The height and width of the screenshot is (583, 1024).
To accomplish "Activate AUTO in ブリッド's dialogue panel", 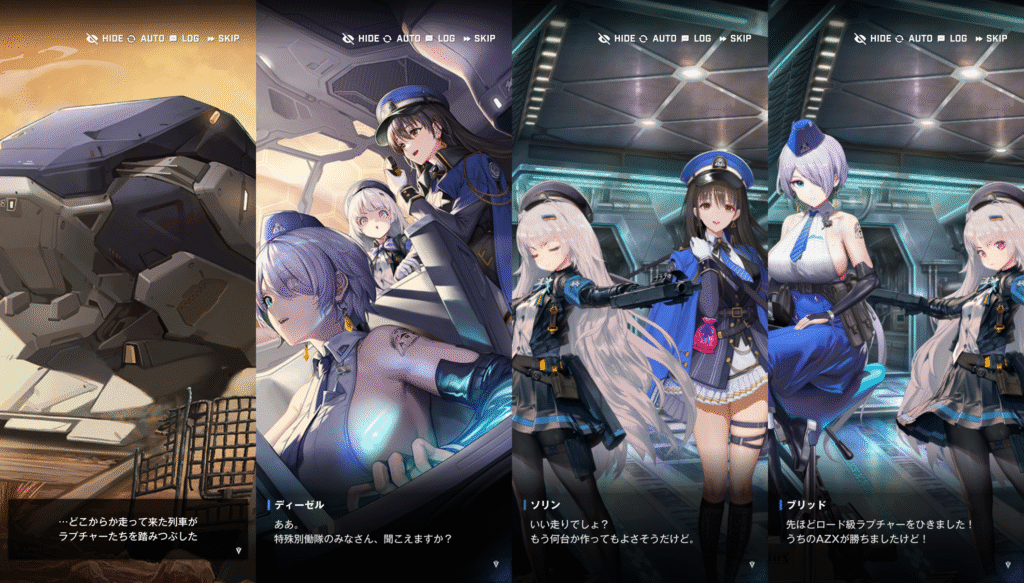I will pyautogui.click(x=913, y=38).
